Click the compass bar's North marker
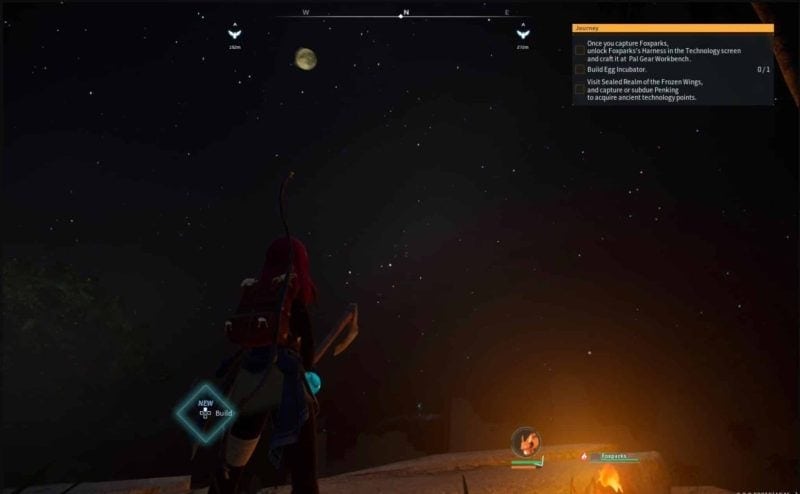Image resolution: width=800 pixels, height=494 pixels. (x=405, y=14)
